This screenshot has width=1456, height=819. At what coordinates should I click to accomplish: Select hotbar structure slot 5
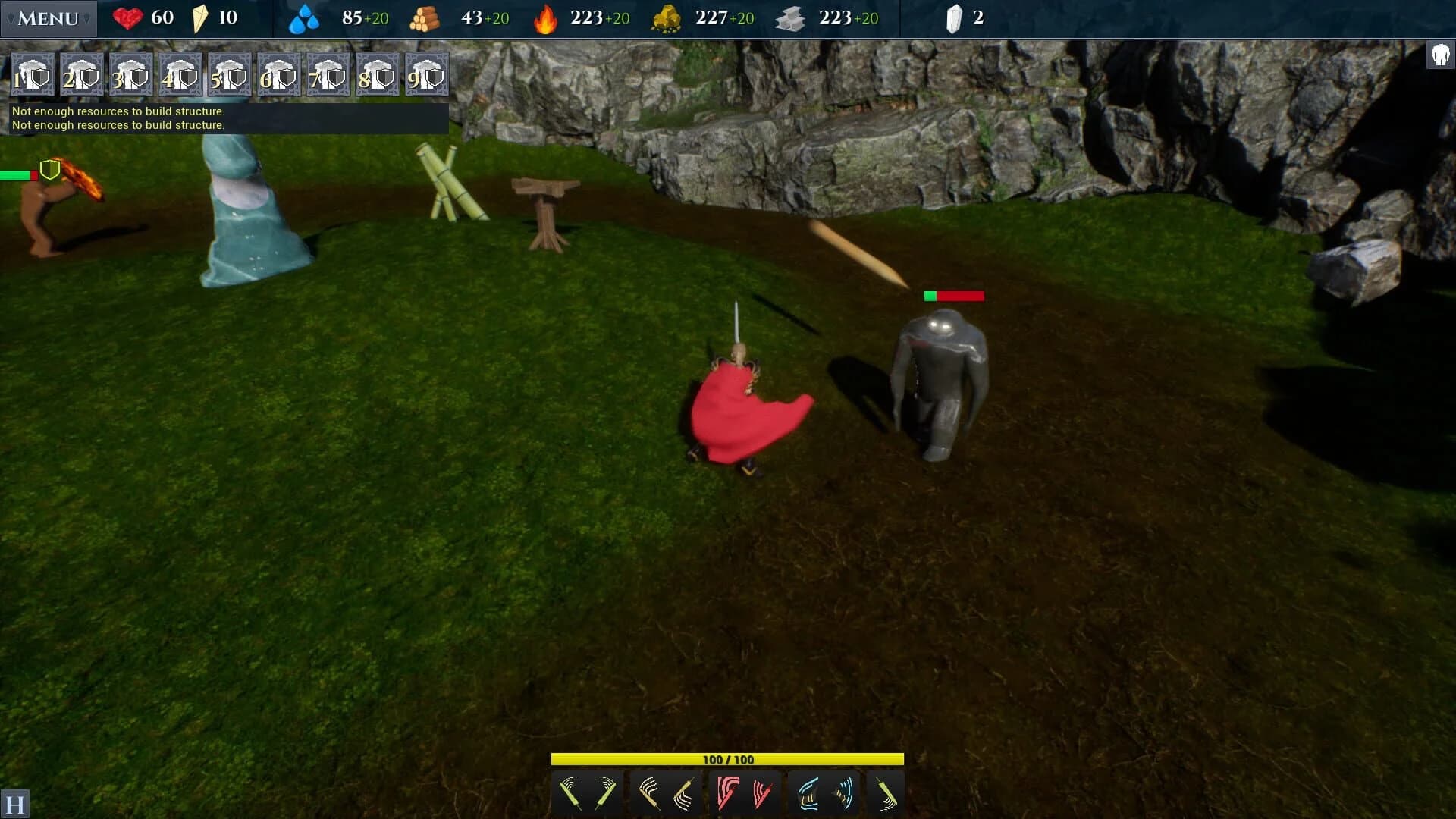tap(229, 74)
